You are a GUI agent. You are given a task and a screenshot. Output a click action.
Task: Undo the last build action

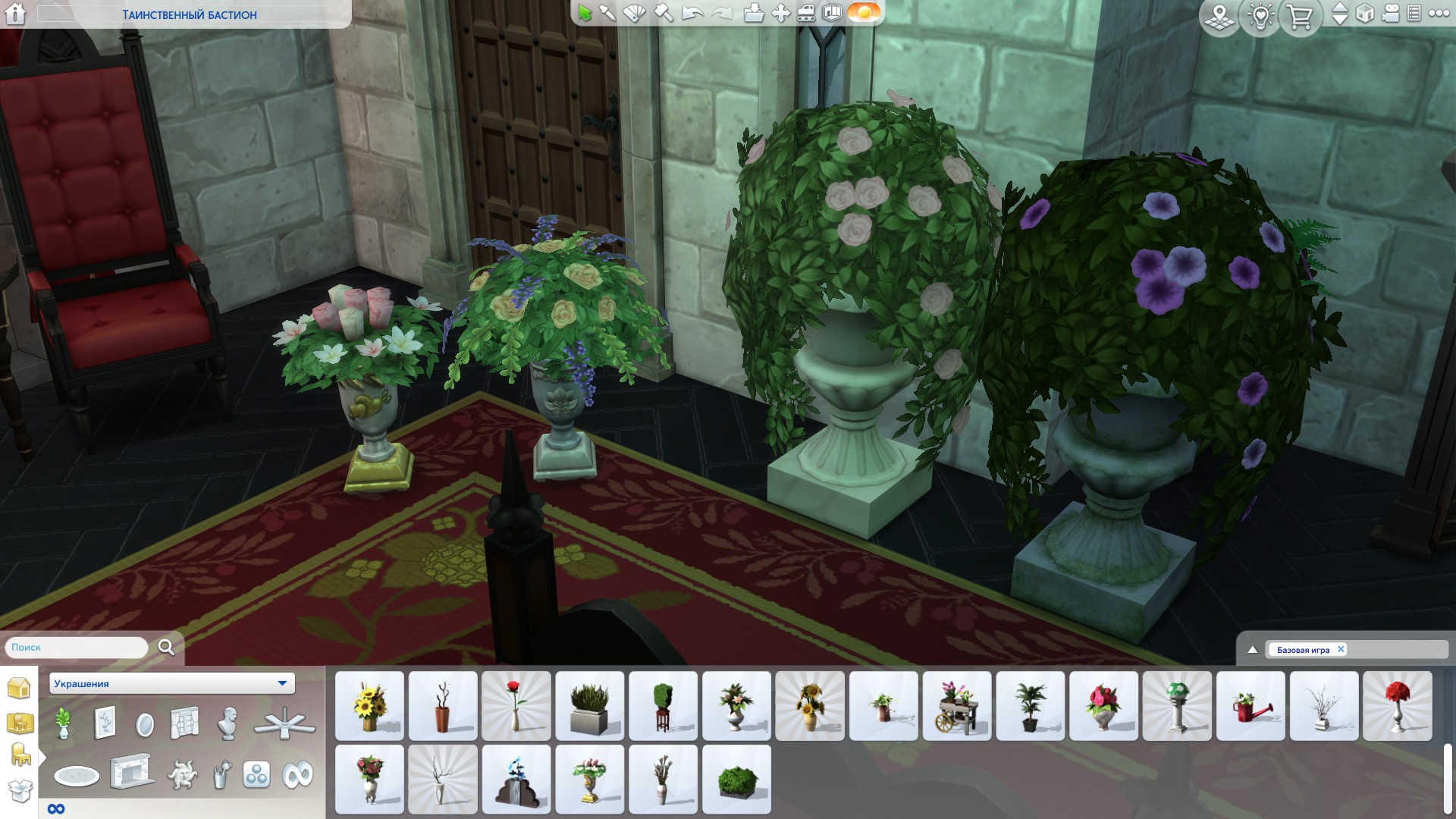(692, 13)
